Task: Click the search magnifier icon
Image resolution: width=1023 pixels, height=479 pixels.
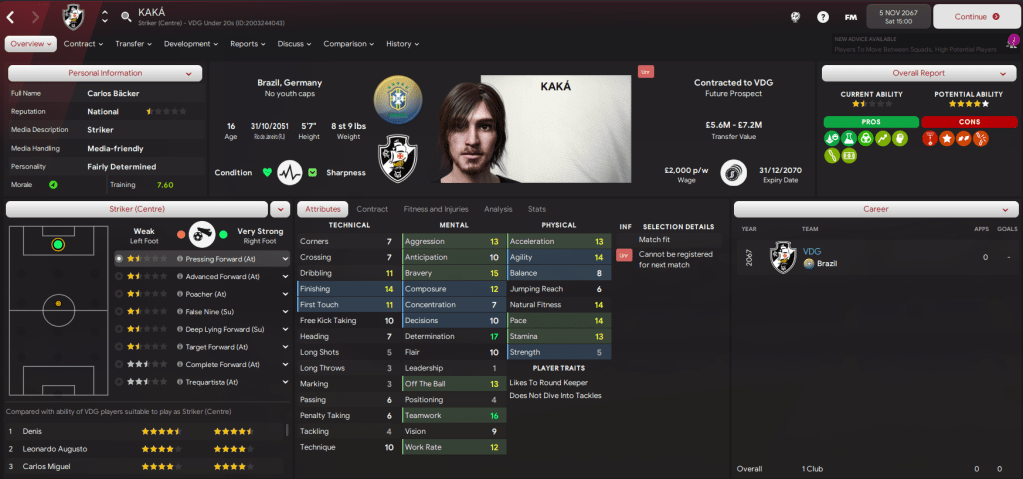Action: (x=126, y=16)
